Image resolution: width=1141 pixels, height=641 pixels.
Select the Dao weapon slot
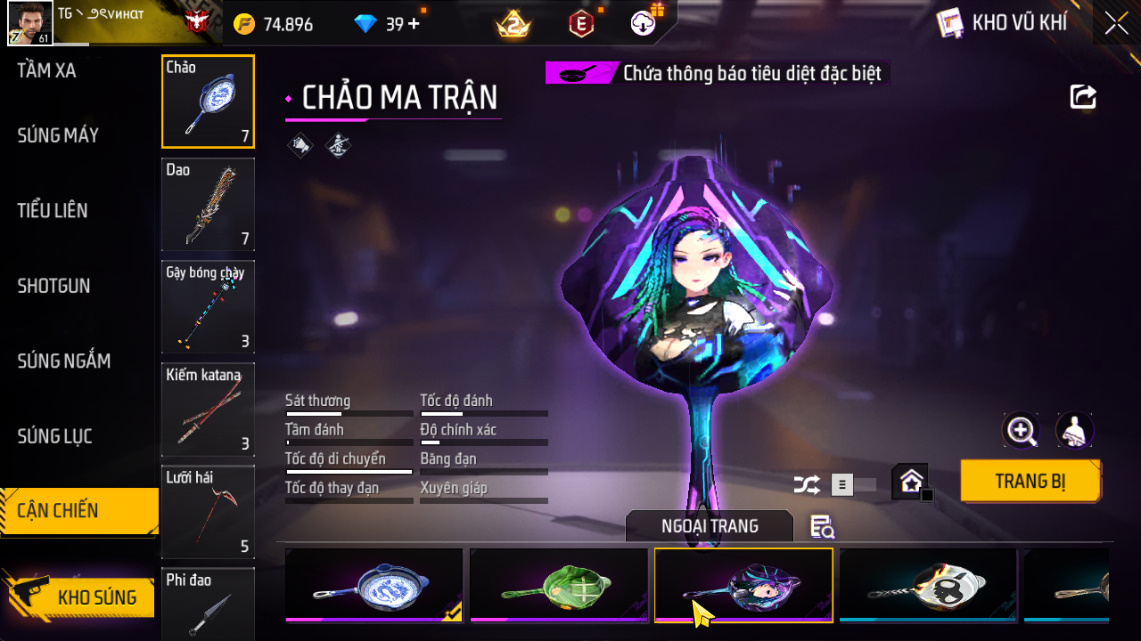208,204
